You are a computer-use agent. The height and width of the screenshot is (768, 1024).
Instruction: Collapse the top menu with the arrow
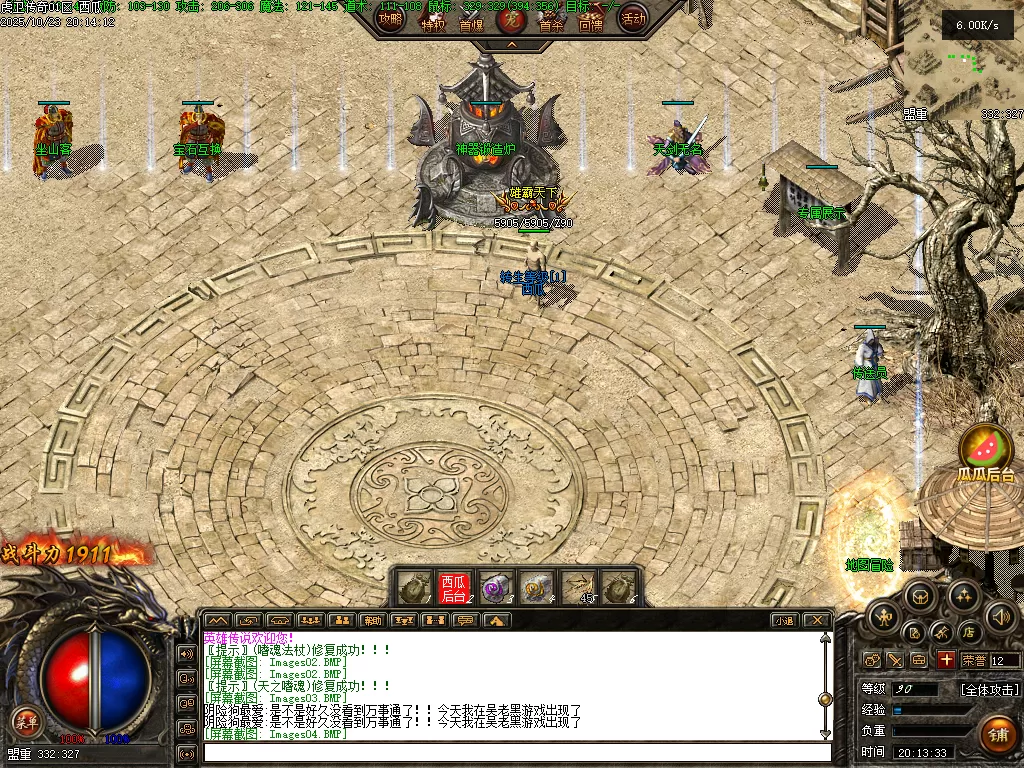pyautogui.click(x=511, y=45)
